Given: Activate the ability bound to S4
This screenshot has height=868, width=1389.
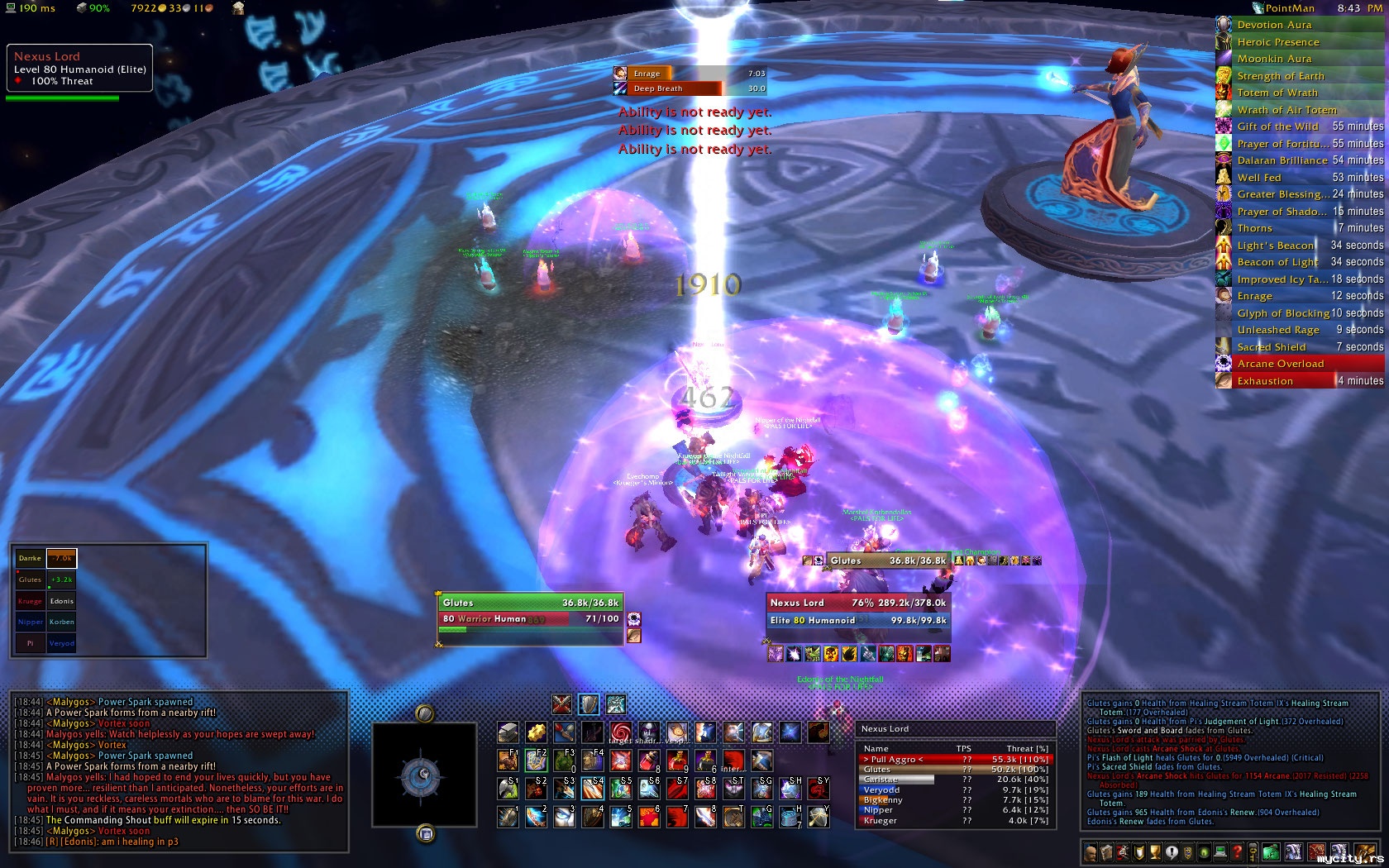Looking at the screenshot, I should tap(592, 788).
